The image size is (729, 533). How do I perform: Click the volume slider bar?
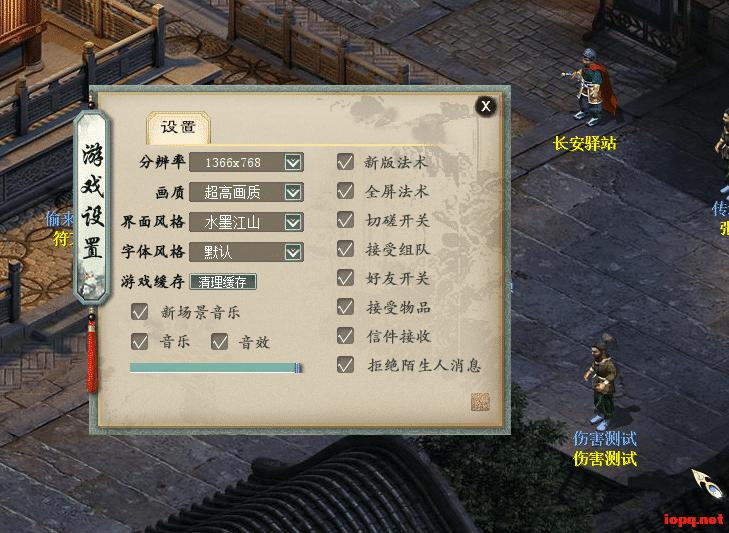[215, 368]
